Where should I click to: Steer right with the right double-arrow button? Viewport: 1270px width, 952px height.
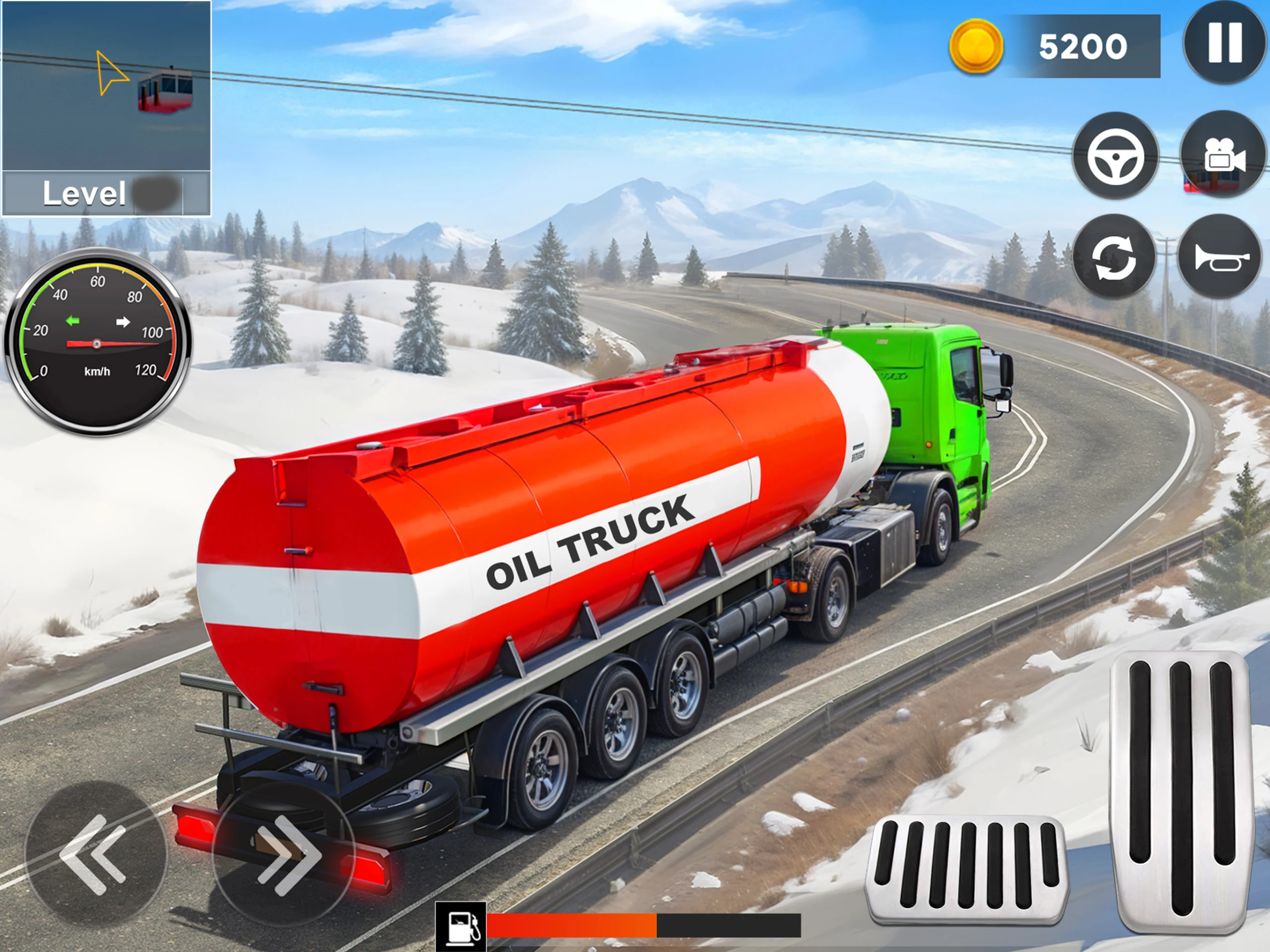click(x=284, y=854)
